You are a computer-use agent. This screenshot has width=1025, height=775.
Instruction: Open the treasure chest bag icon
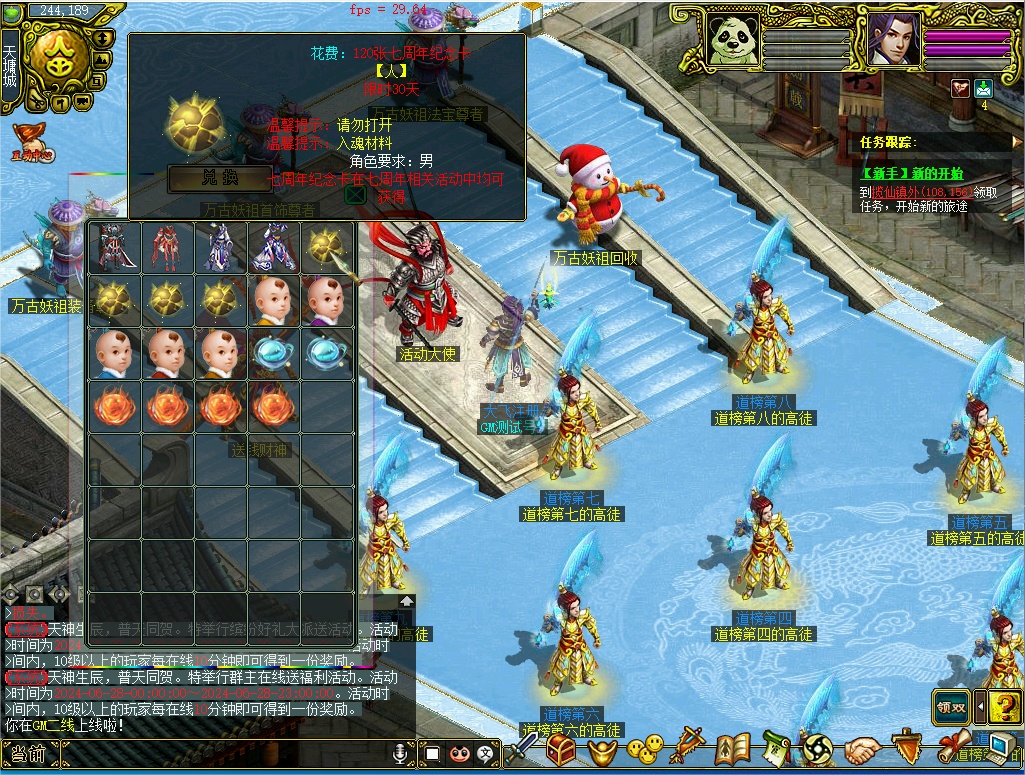click(560, 749)
